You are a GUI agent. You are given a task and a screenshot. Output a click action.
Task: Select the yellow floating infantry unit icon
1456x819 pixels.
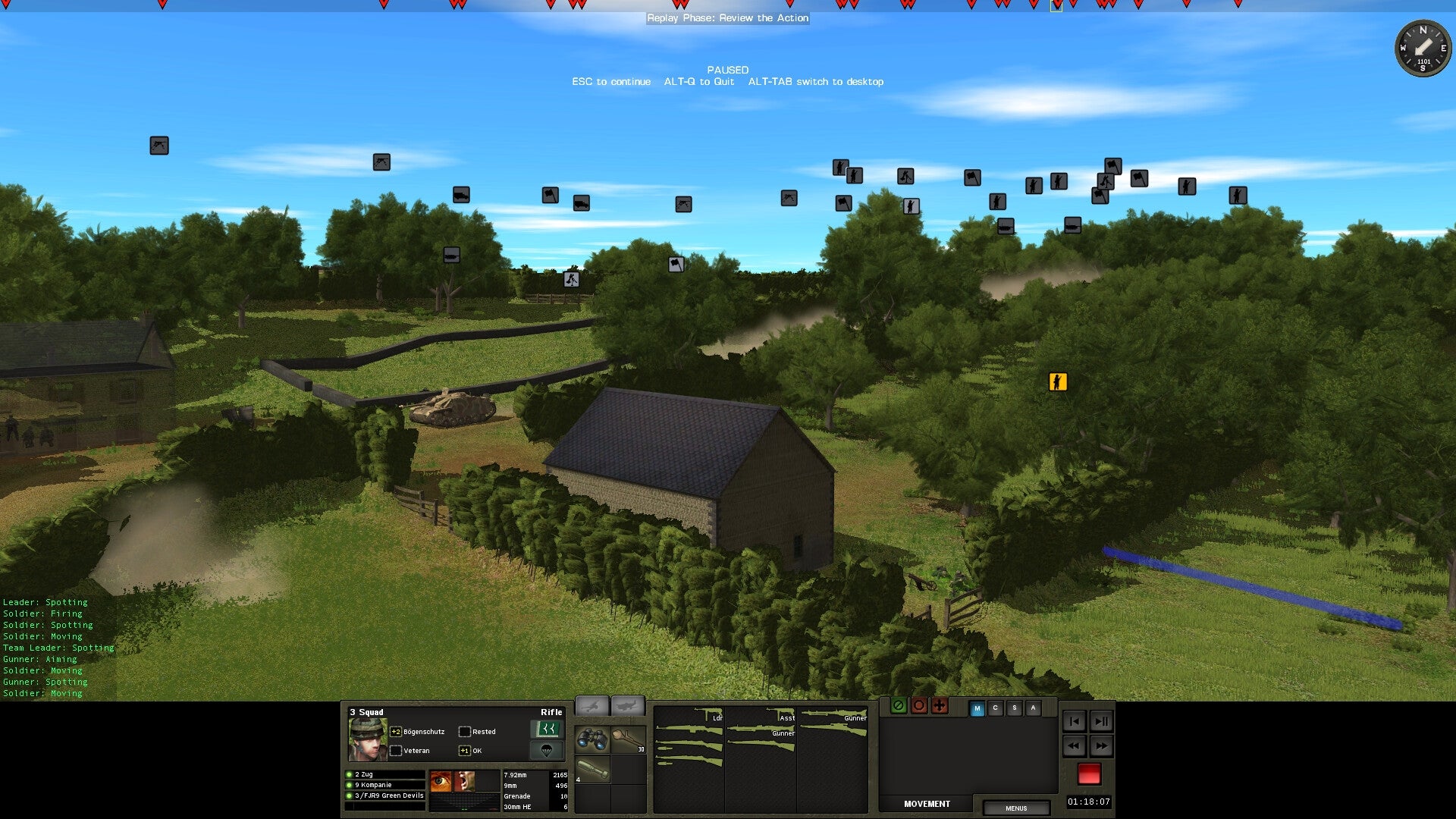pyautogui.click(x=1059, y=381)
